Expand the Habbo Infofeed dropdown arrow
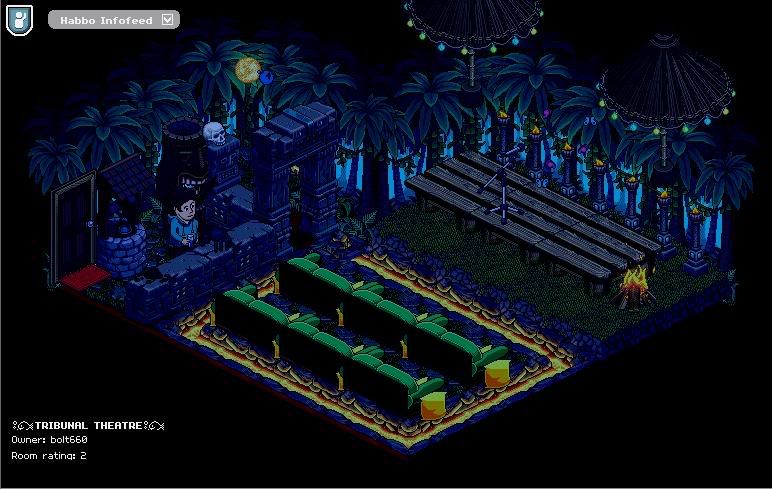Screen dimensions: 772x489 [x=167, y=19]
